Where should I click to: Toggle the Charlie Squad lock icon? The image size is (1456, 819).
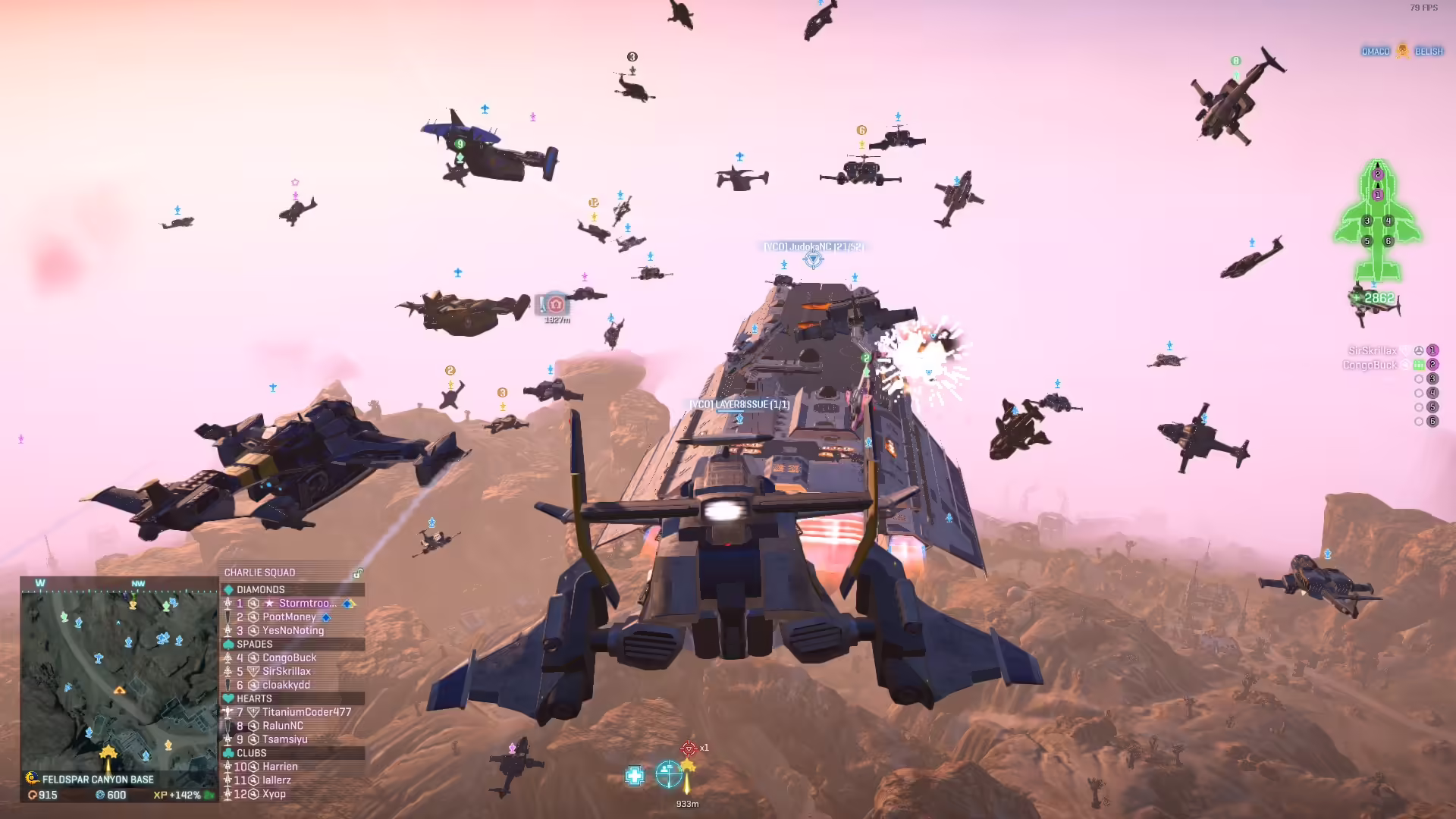tap(357, 573)
